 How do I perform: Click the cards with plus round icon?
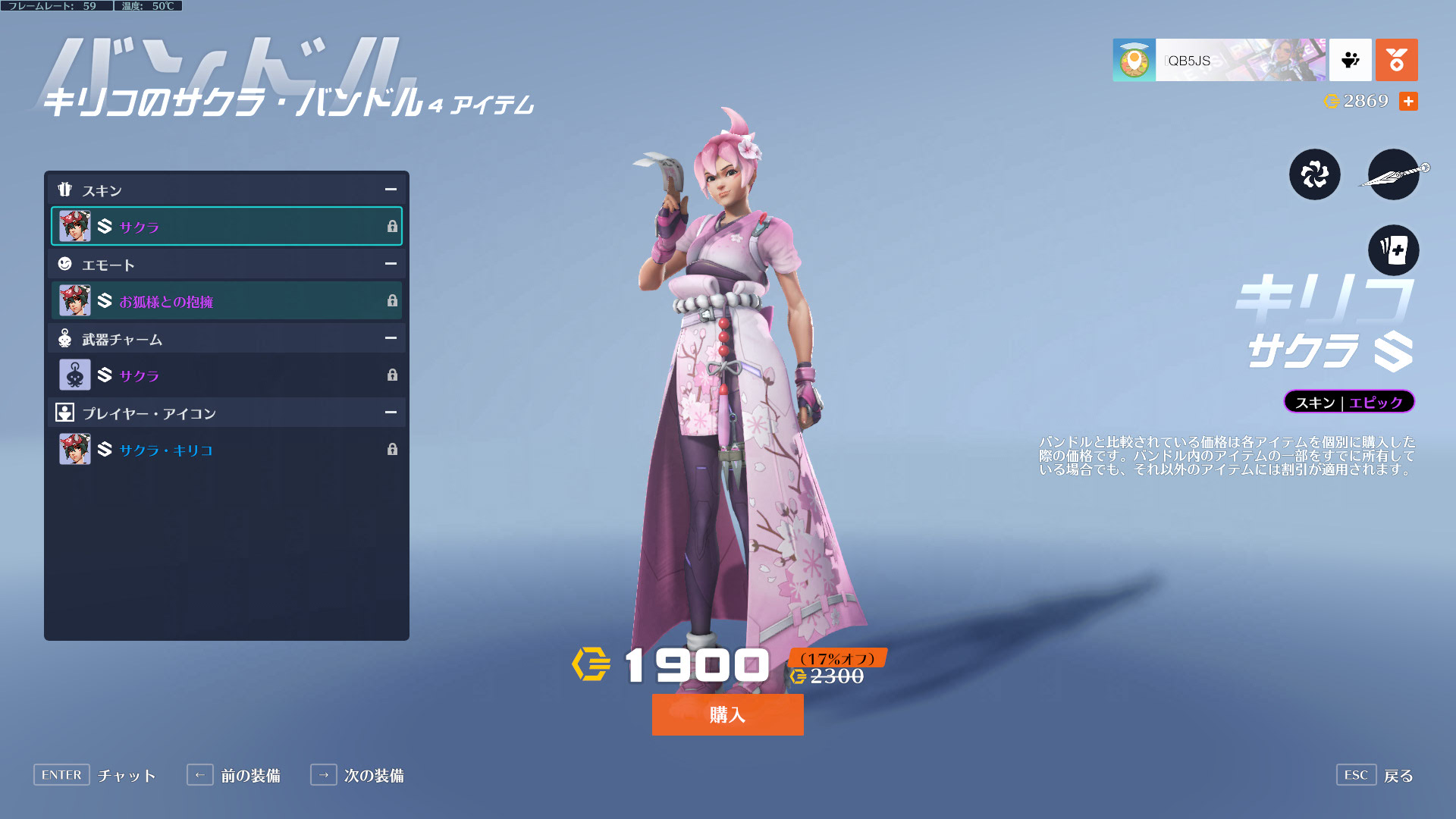coord(1394,250)
